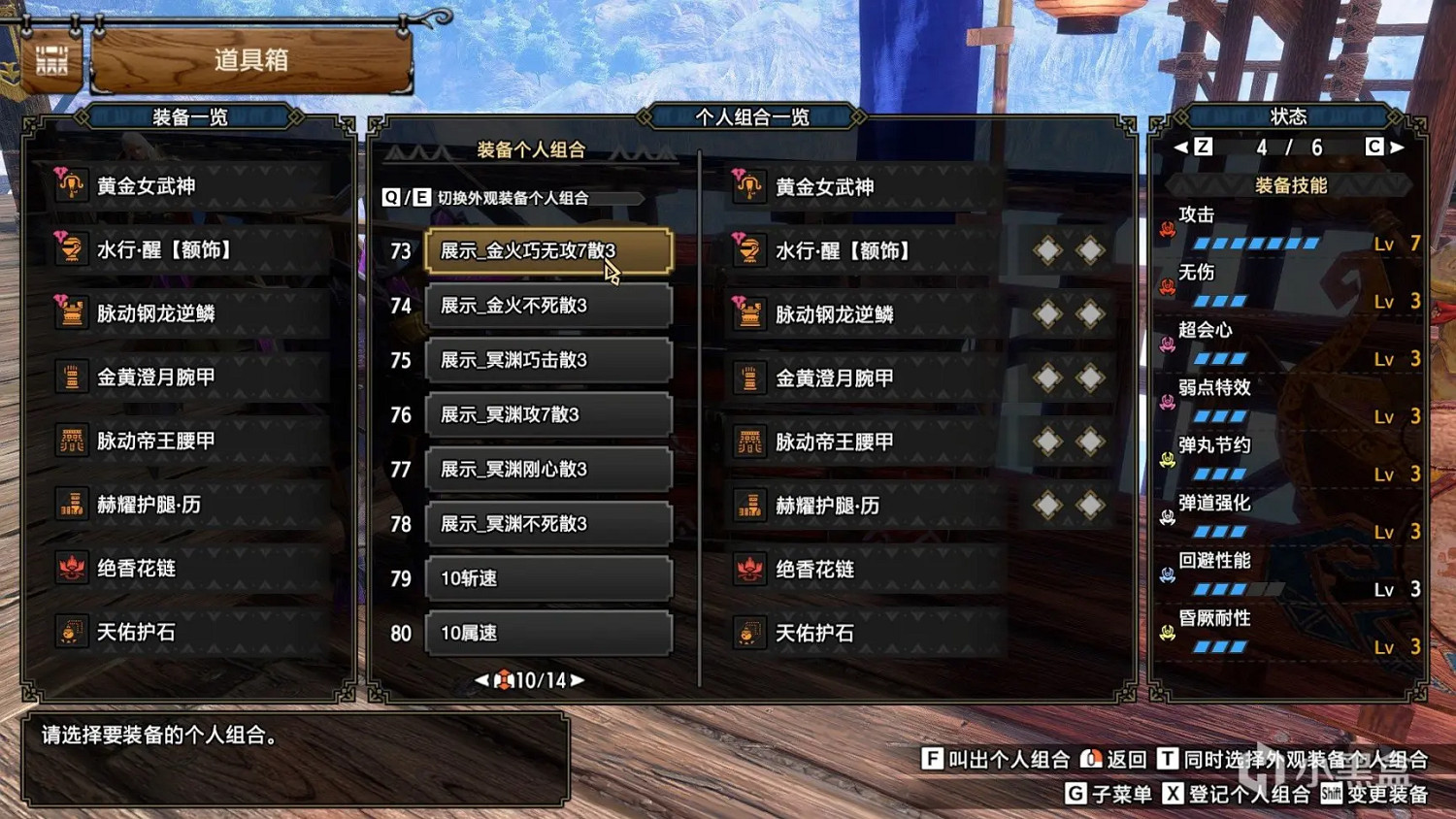Screen dimensions: 1456x819
Task: Click the decoration slot next to 黄金女武神
Action: click(1046, 186)
